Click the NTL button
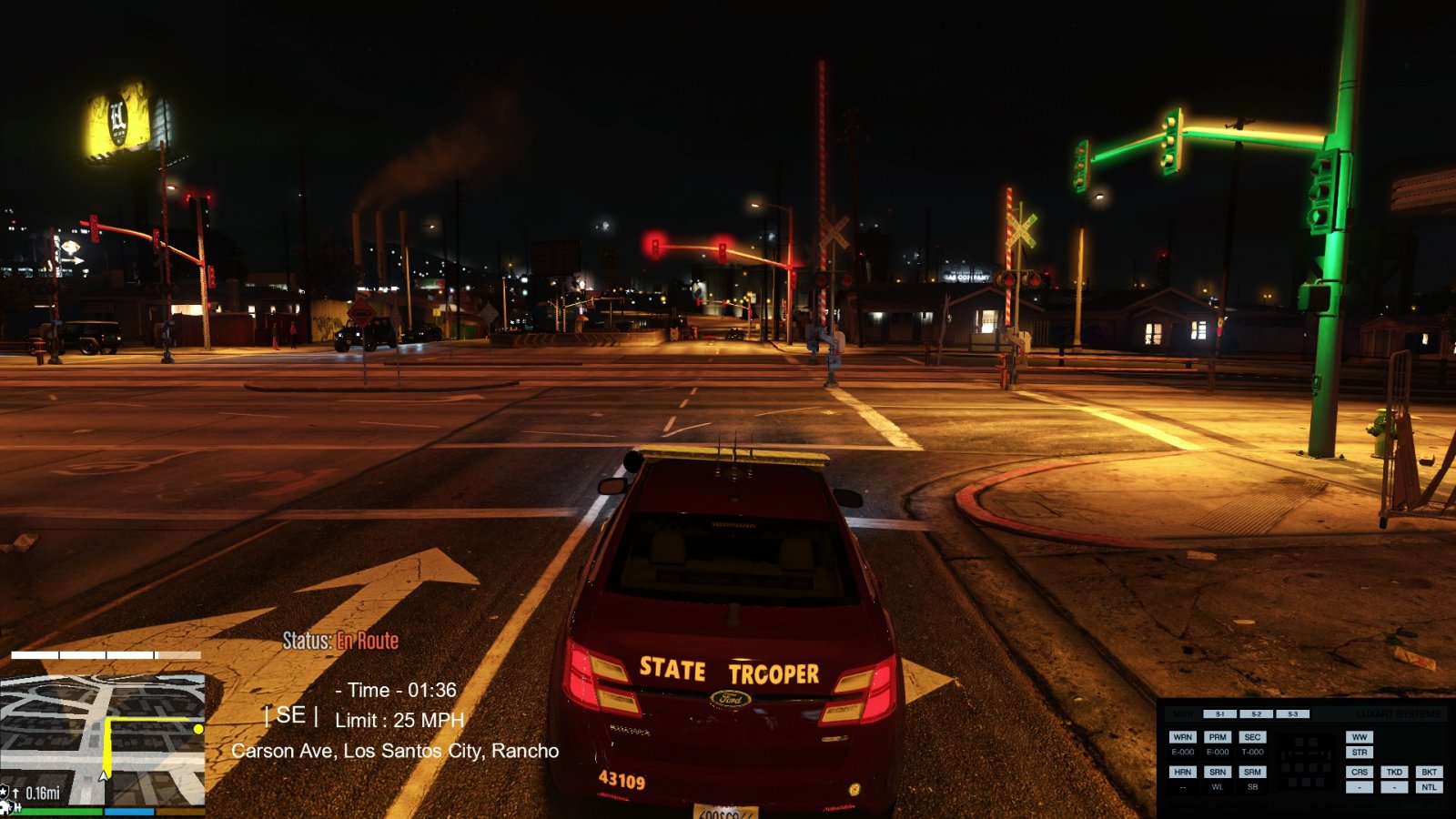This screenshot has width=1456, height=819. [x=1429, y=787]
